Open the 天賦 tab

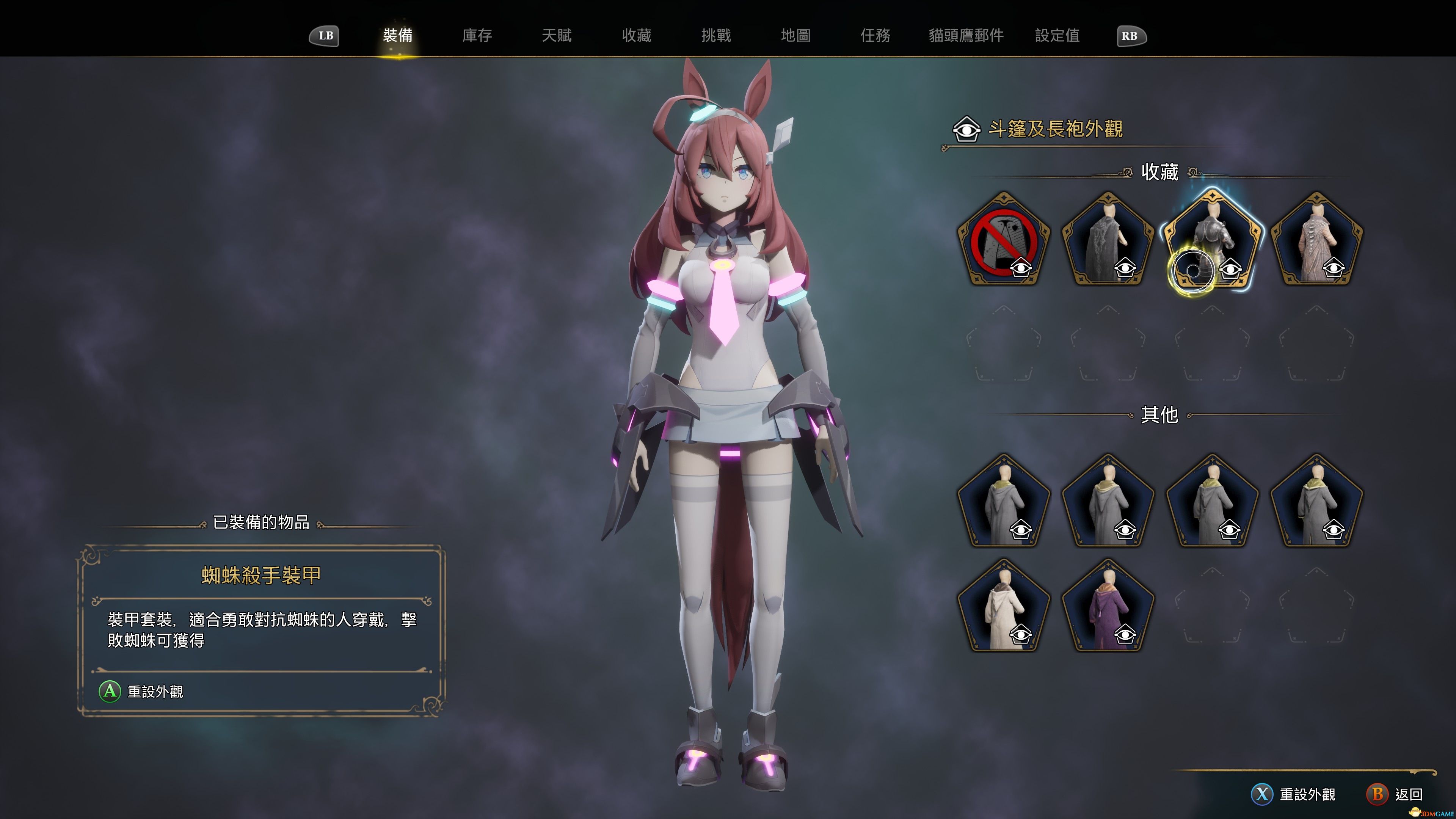559,36
